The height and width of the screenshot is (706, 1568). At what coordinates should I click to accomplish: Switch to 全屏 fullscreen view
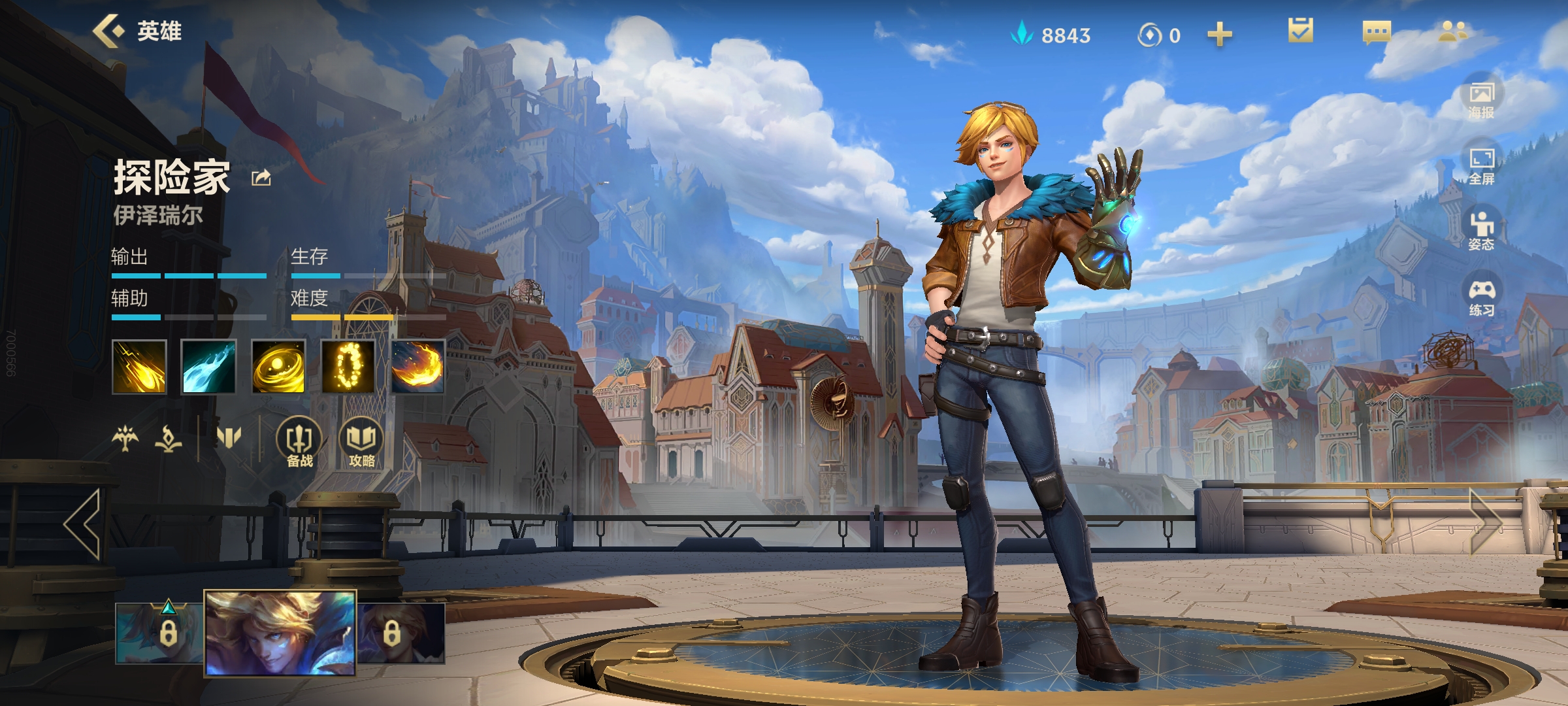(x=1481, y=166)
